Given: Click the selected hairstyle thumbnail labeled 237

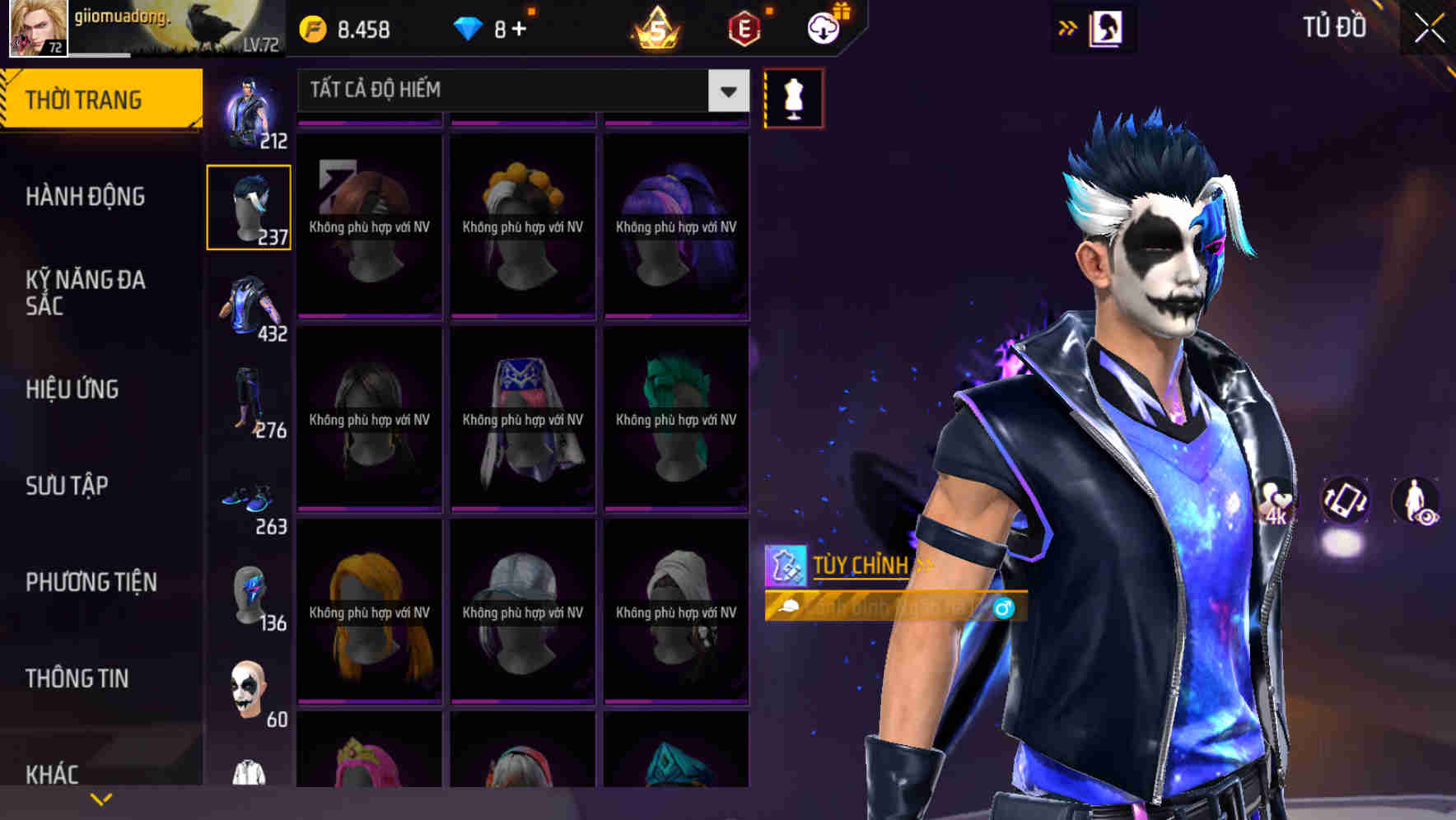Looking at the screenshot, I should (249, 207).
